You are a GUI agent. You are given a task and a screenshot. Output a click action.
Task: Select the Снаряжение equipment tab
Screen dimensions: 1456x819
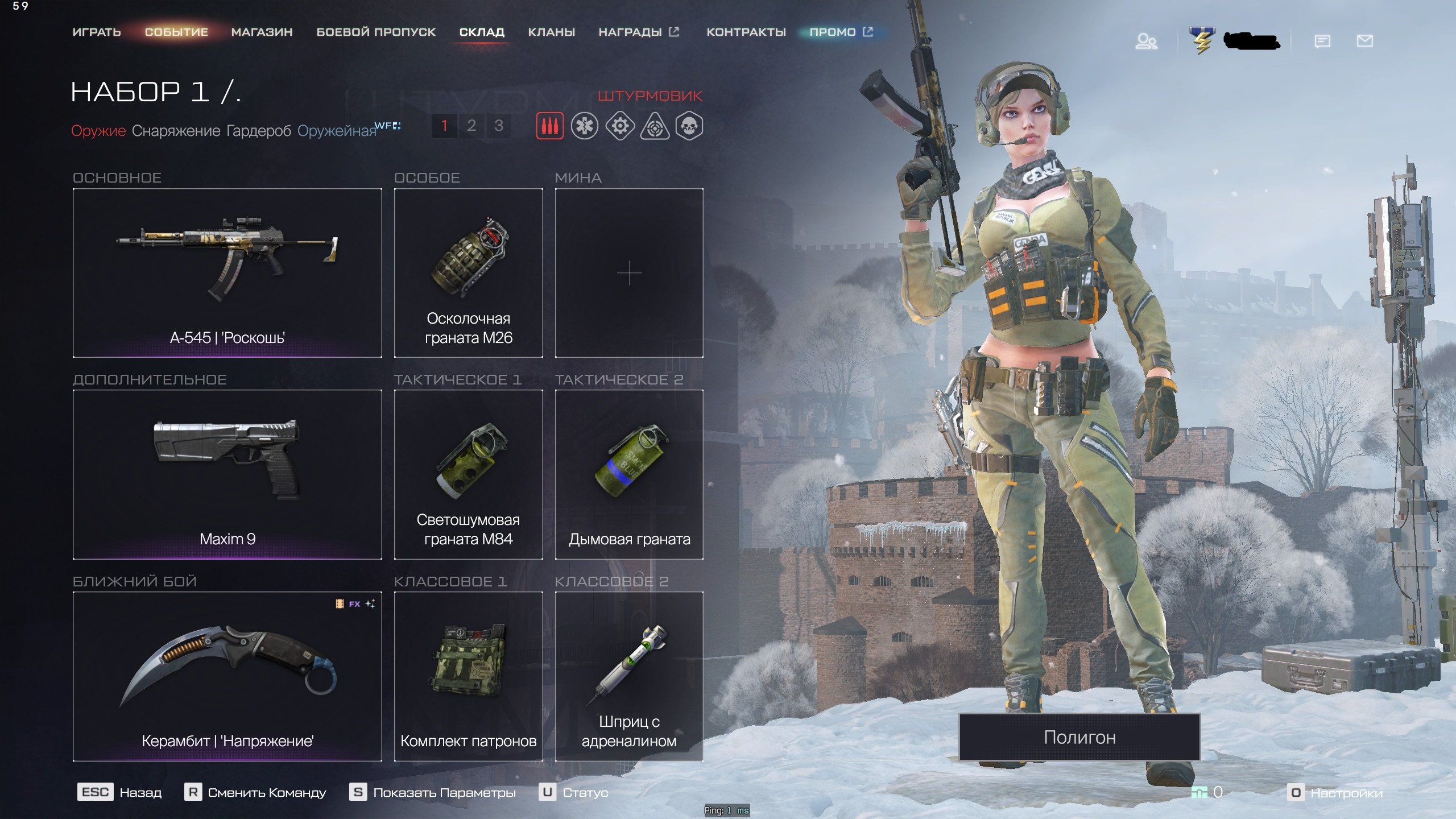click(176, 131)
